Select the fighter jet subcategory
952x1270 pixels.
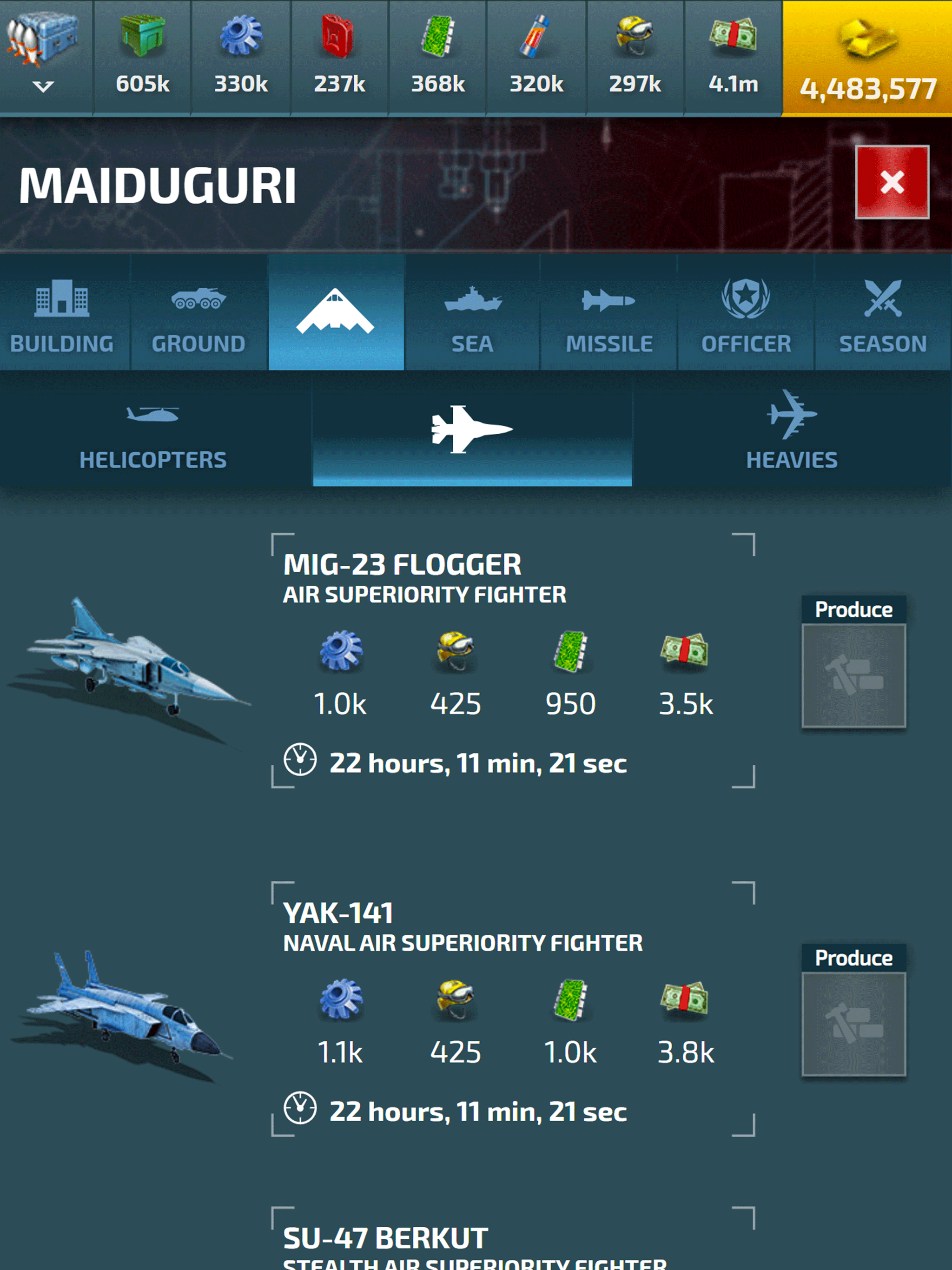[x=472, y=430]
